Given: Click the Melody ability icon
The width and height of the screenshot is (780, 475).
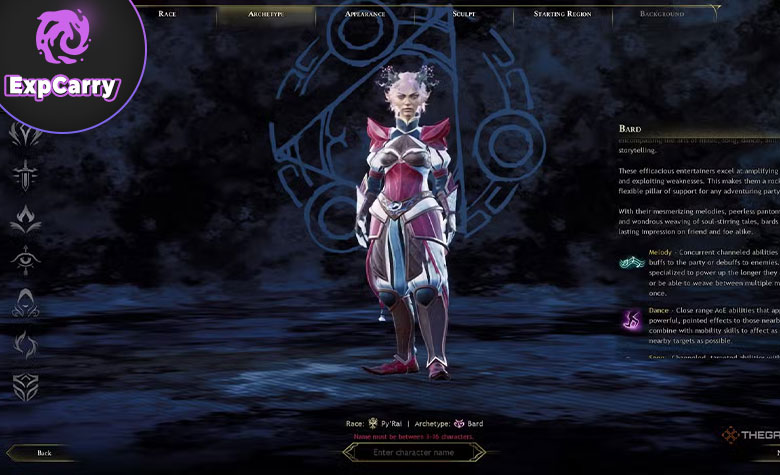Looking at the screenshot, I should pos(633,263).
